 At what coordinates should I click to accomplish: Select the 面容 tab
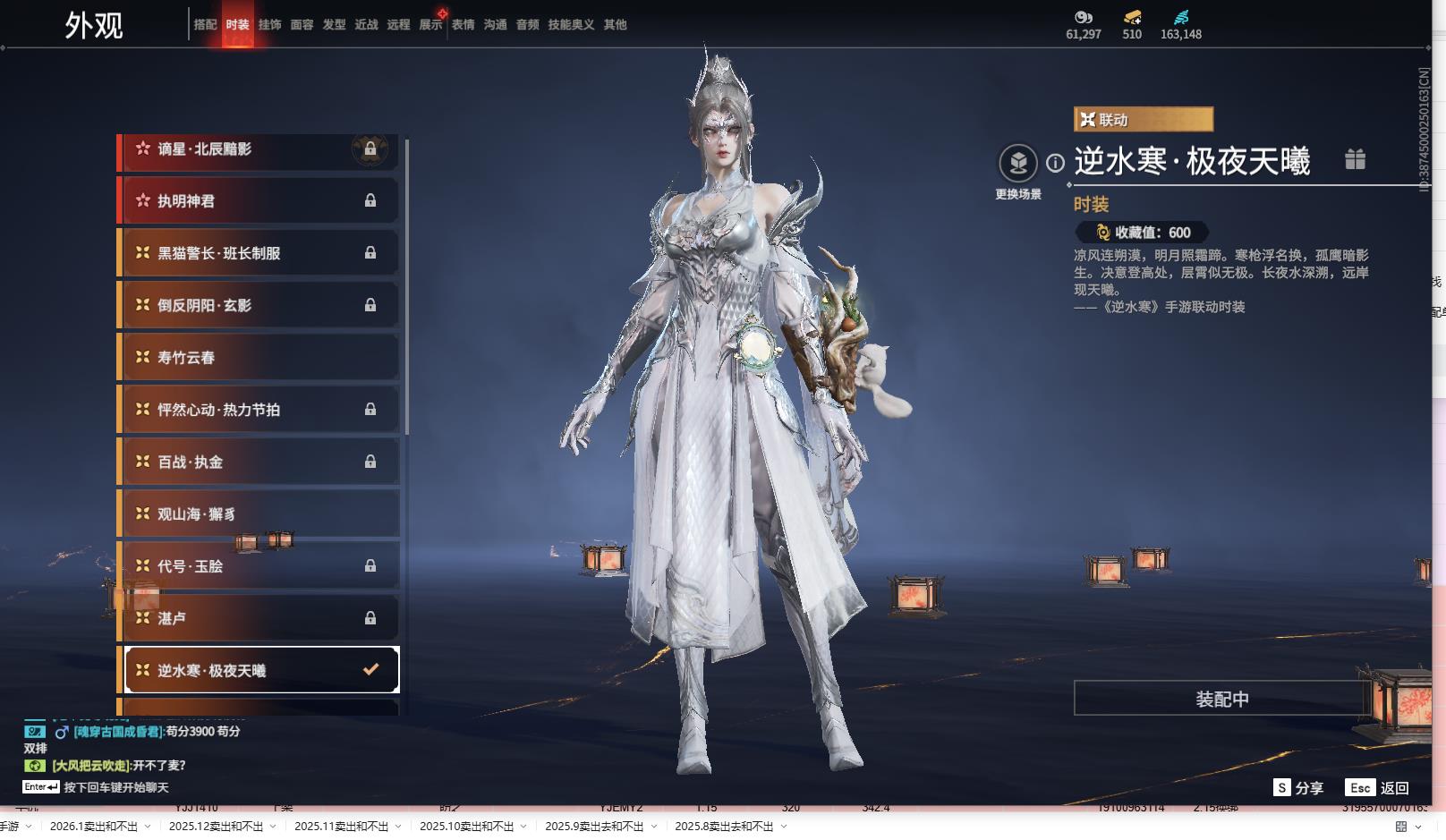302,25
